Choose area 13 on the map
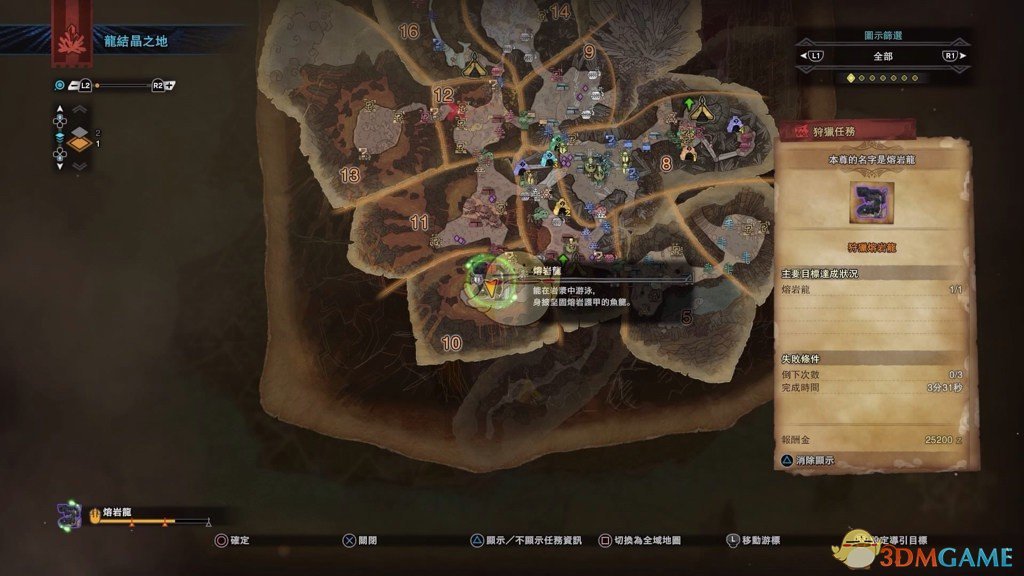 coord(349,175)
